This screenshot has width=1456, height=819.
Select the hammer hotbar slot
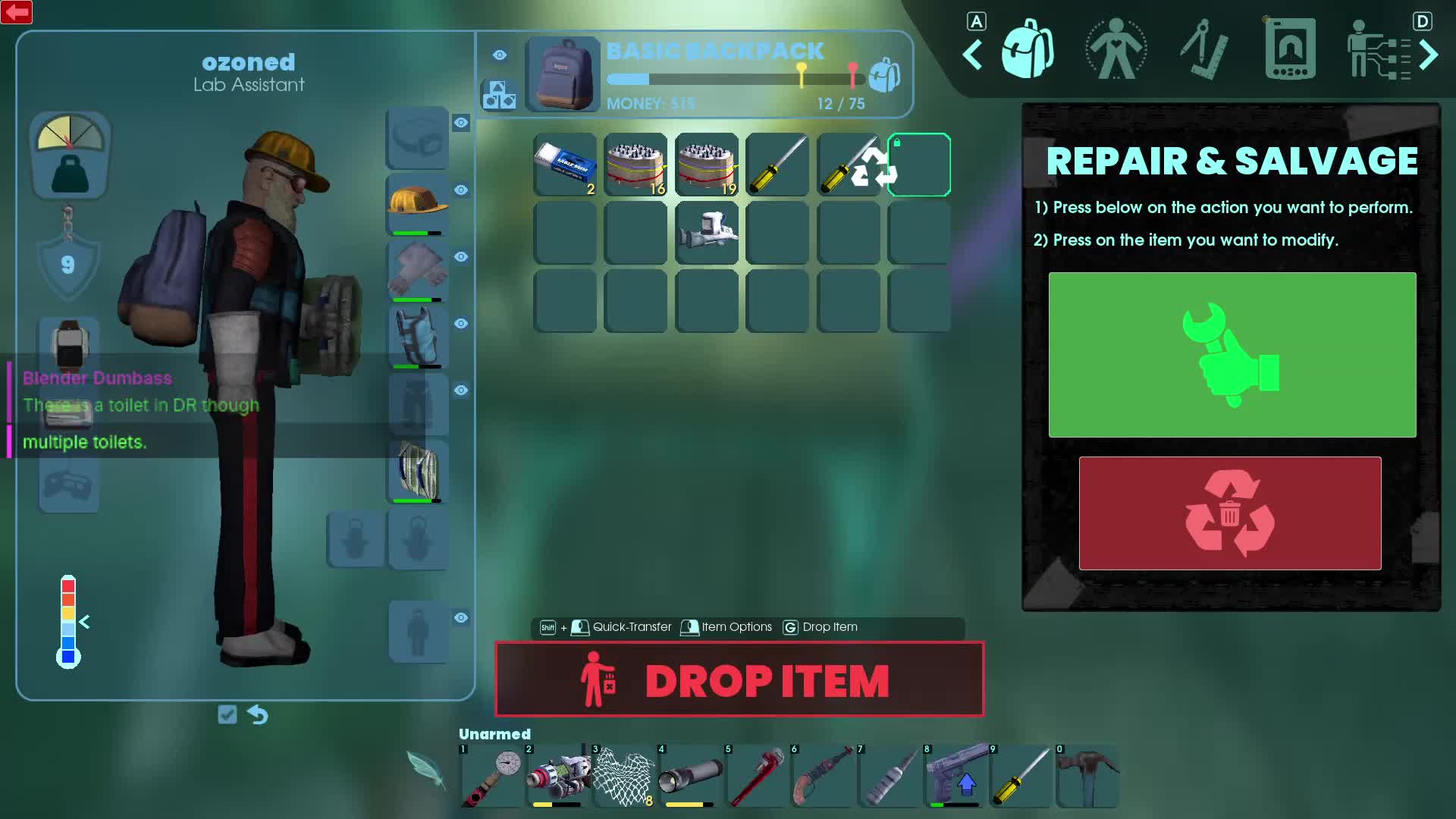1087,776
